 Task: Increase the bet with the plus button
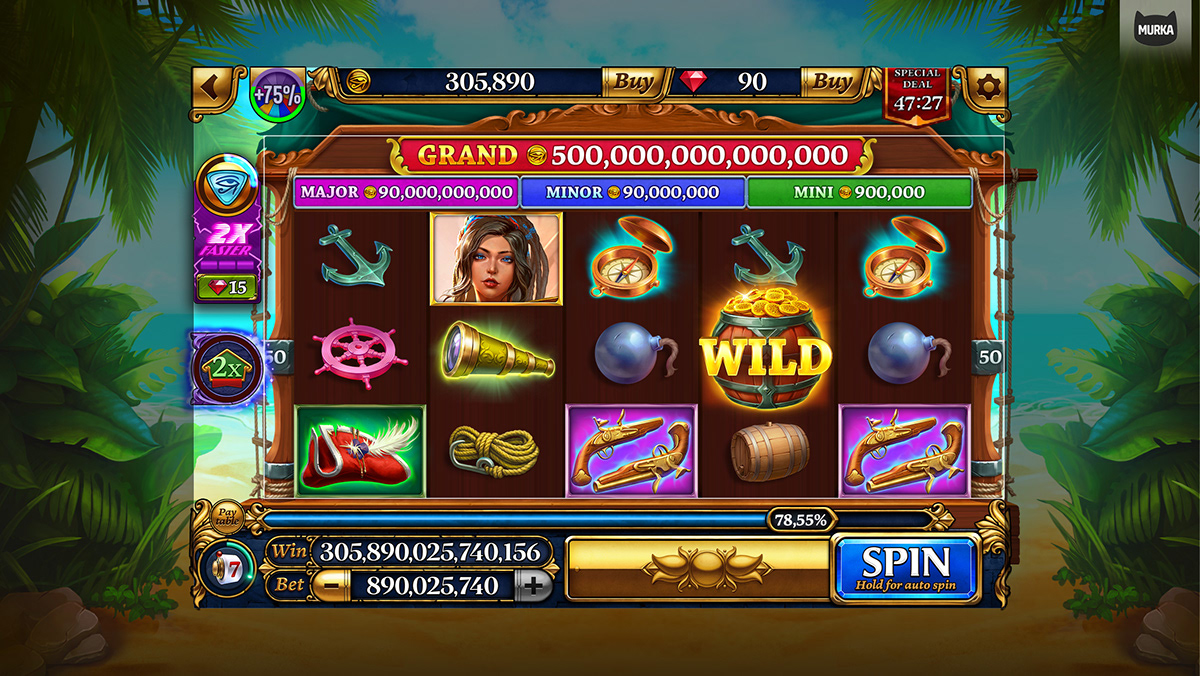(x=536, y=585)
